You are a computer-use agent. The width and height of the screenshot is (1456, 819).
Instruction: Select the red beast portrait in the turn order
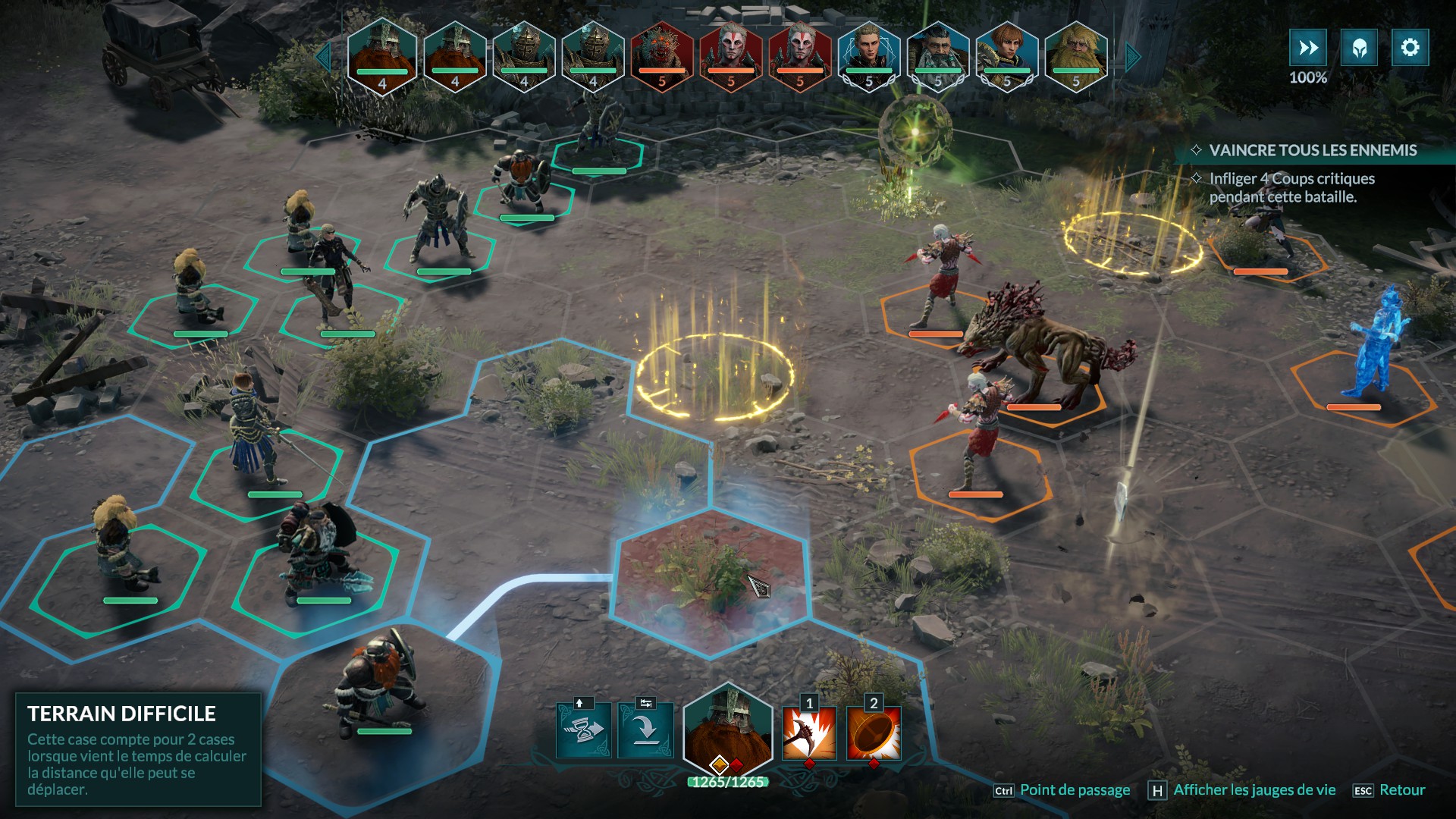coord(662,55)
